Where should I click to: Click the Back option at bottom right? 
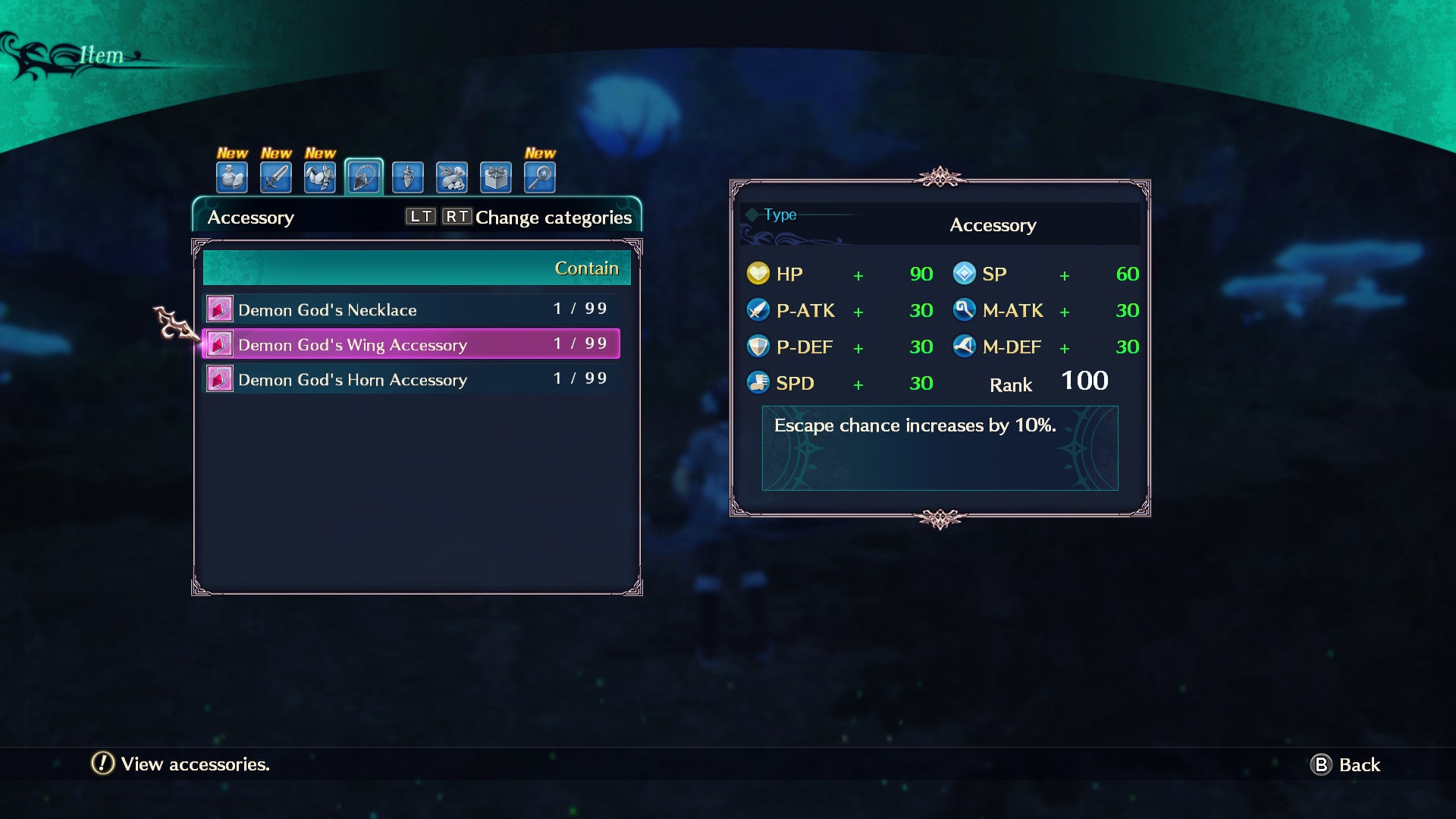click(x=1346, y=764)
